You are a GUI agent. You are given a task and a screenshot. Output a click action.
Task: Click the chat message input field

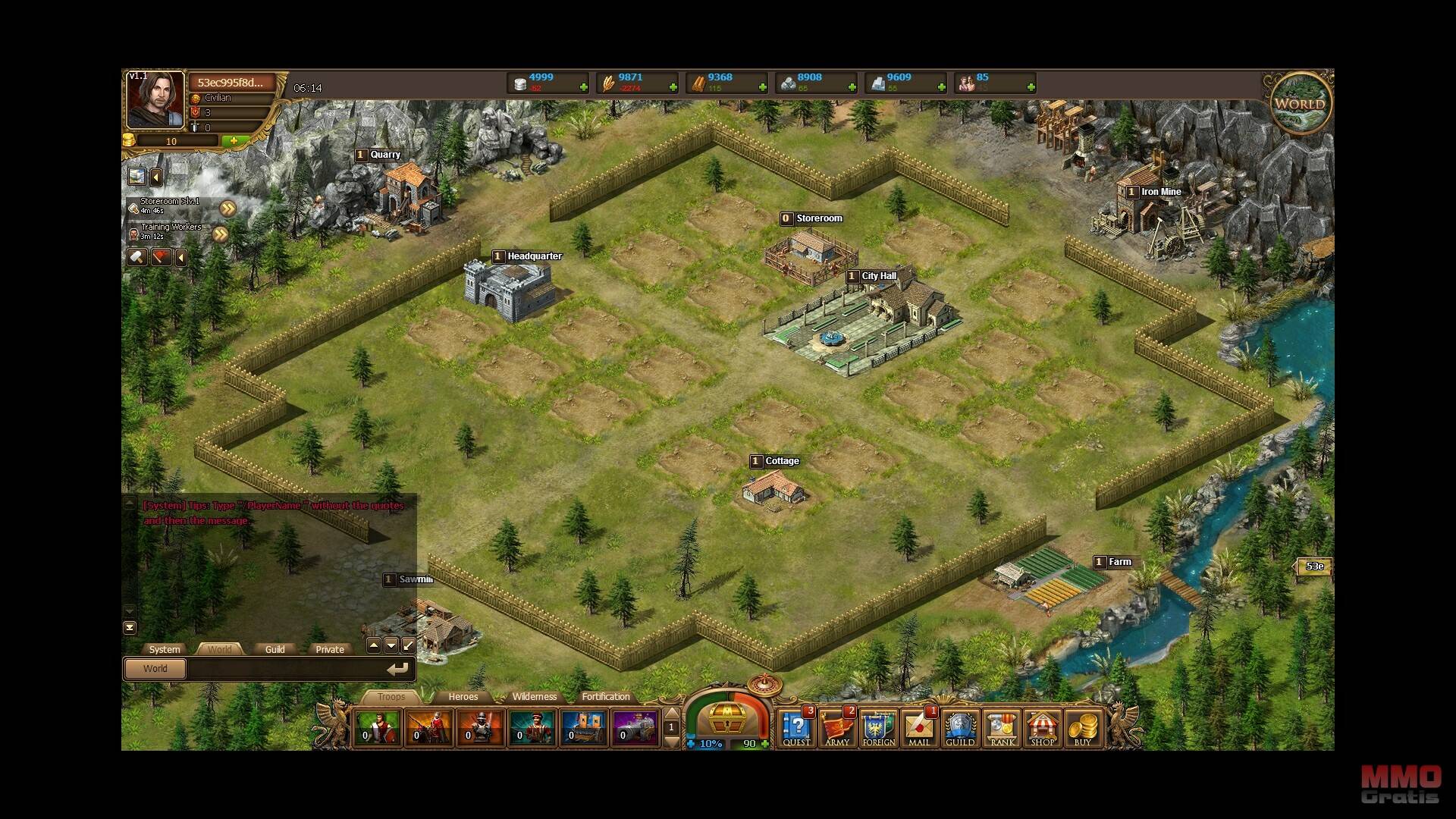pos(288,669)
